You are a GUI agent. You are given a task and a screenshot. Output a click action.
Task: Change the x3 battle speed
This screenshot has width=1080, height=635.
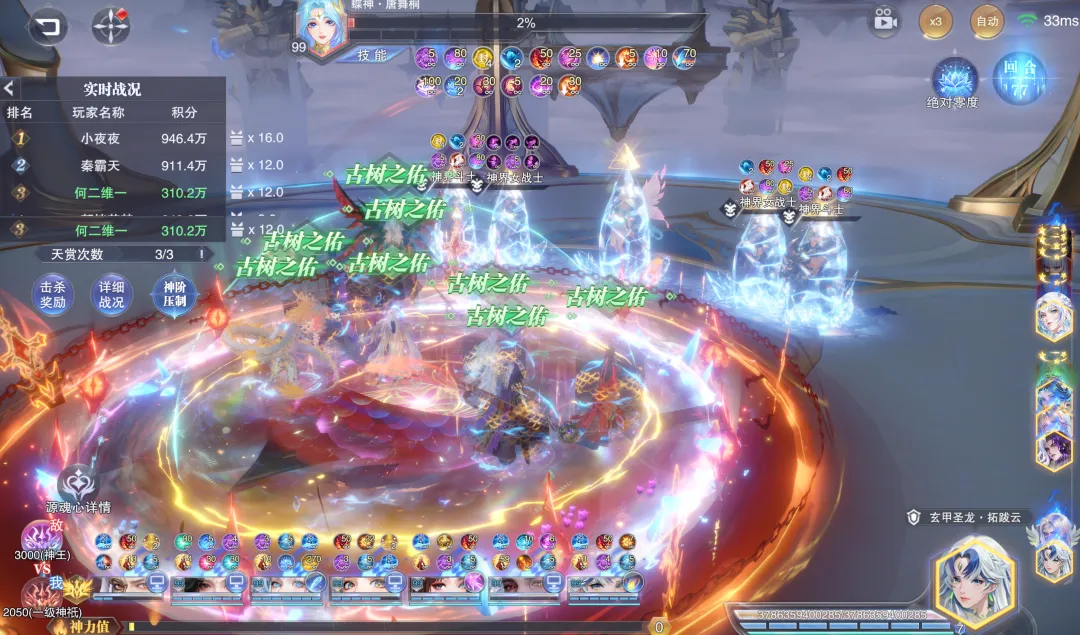click(936, 21)
